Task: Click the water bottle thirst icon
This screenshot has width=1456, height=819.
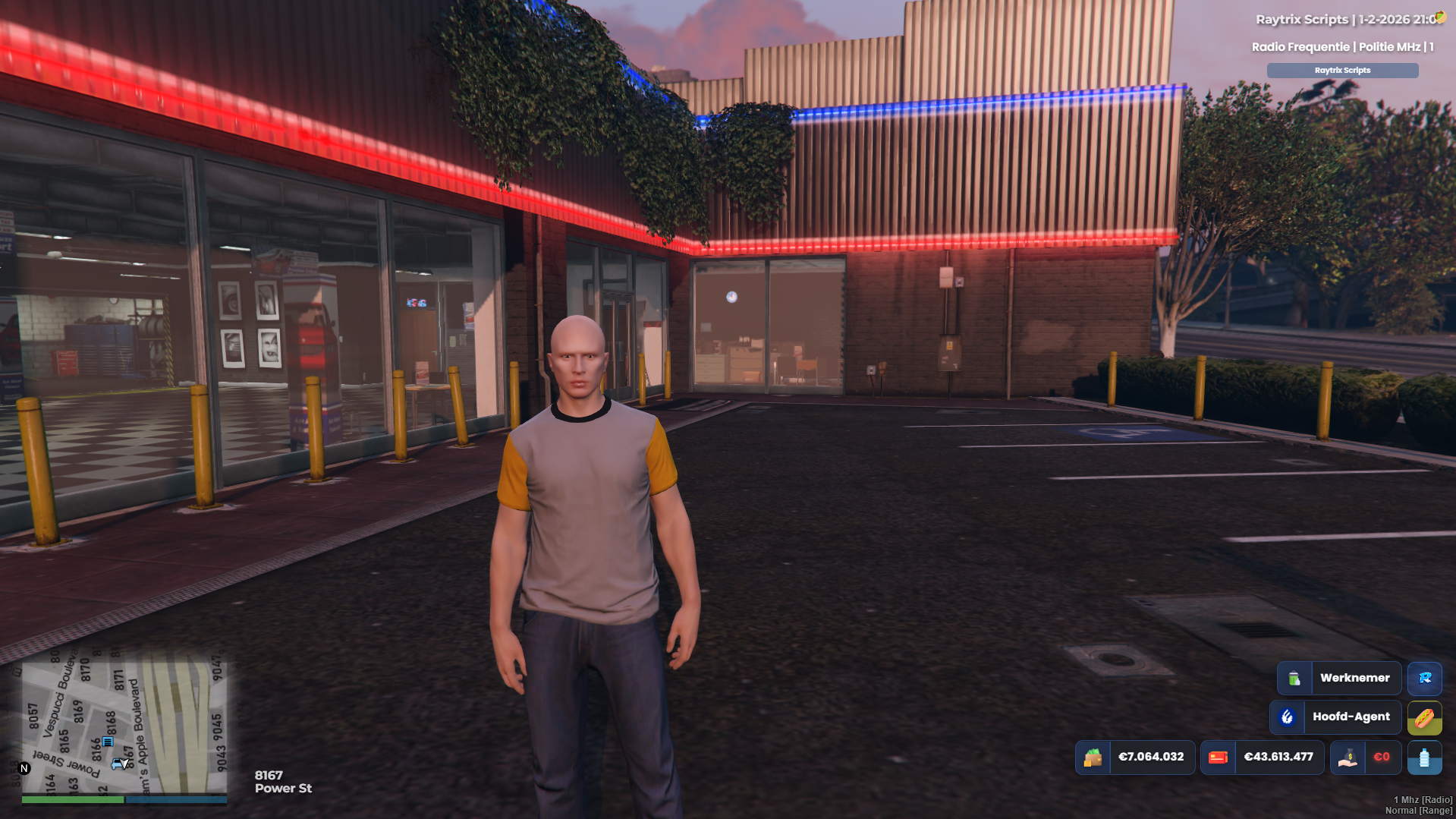Action: [x=1426, y=758]
